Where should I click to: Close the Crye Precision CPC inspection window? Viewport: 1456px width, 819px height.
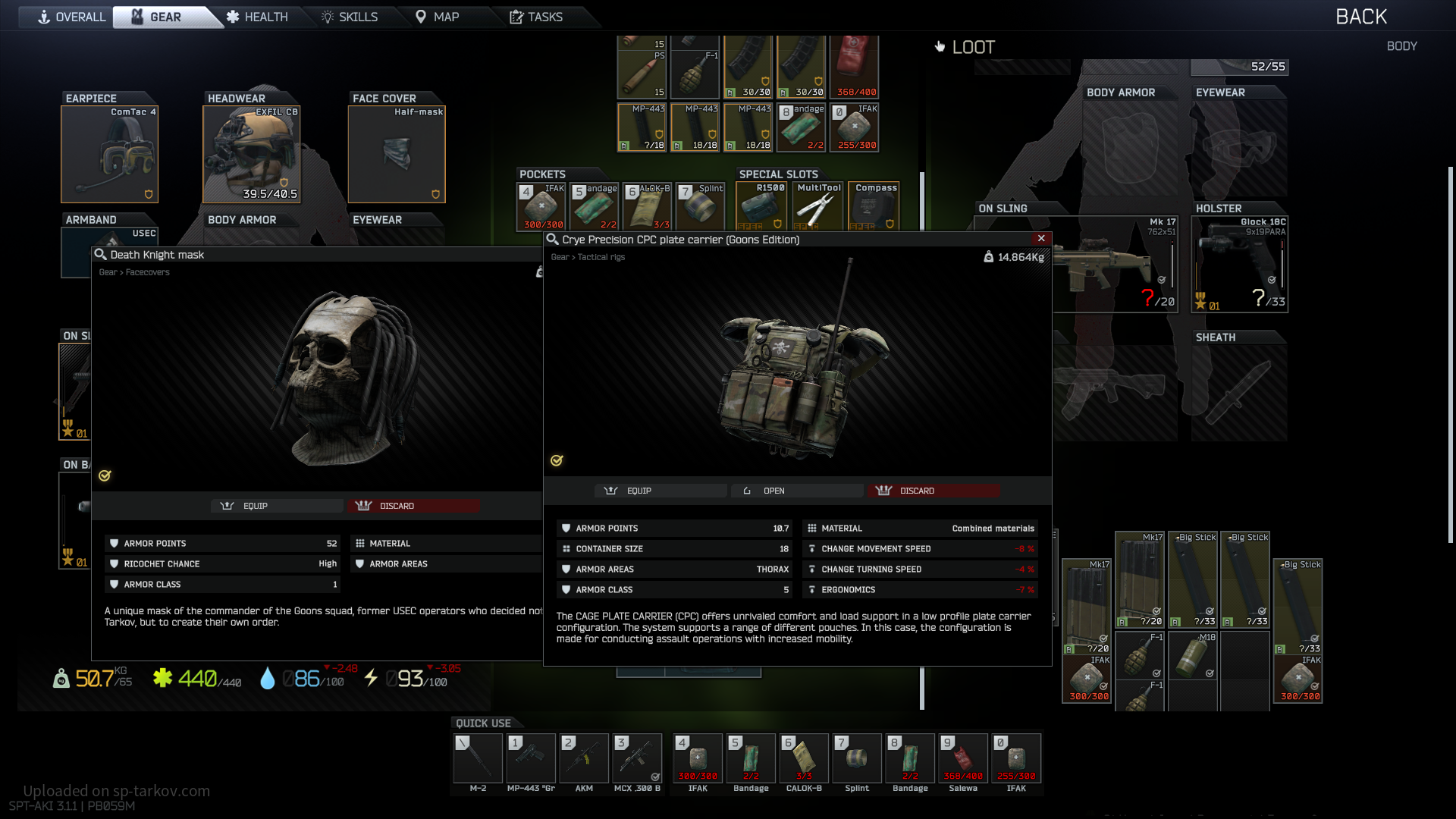[x=1041, y=238]
